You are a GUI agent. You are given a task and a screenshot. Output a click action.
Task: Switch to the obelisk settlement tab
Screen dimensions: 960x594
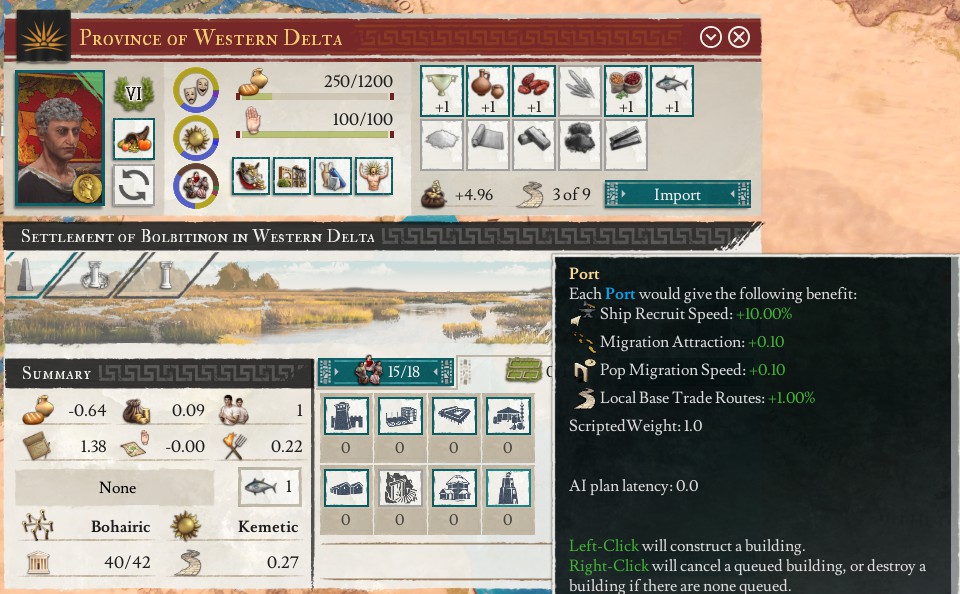[27, 275]
